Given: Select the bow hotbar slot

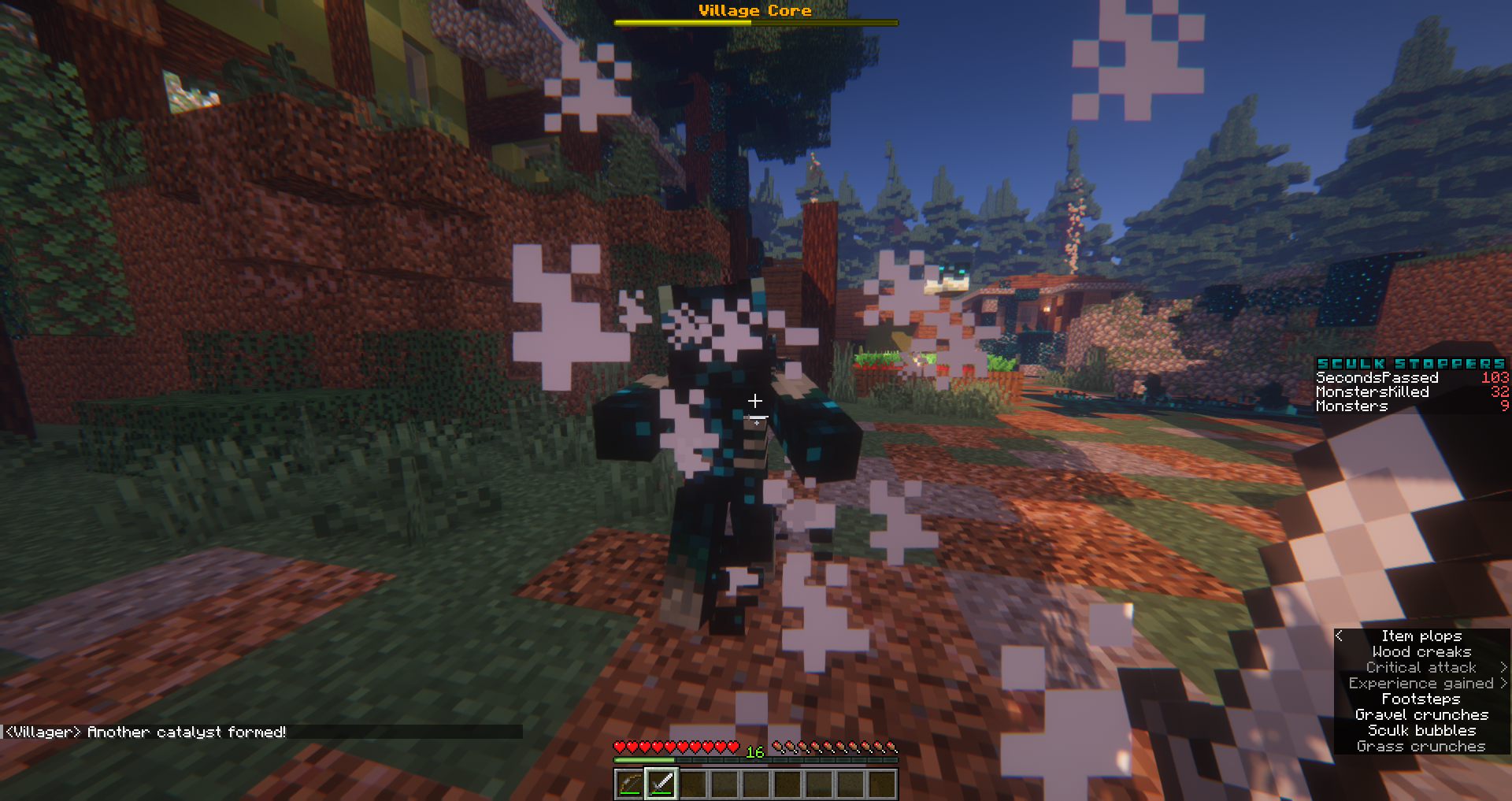Looking at the screenshot, I should point(629,784).
